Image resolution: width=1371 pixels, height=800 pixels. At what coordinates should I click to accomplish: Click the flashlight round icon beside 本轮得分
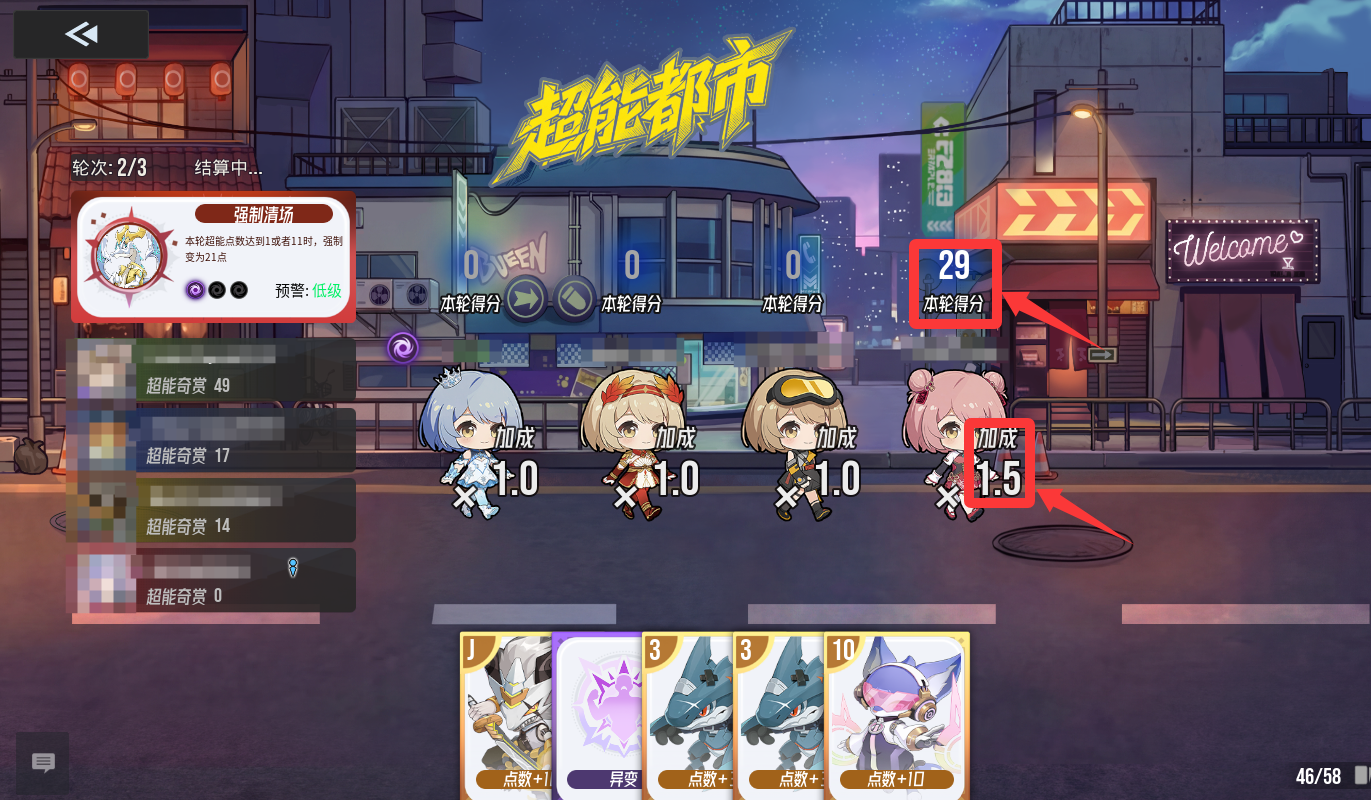click(572, 297)
